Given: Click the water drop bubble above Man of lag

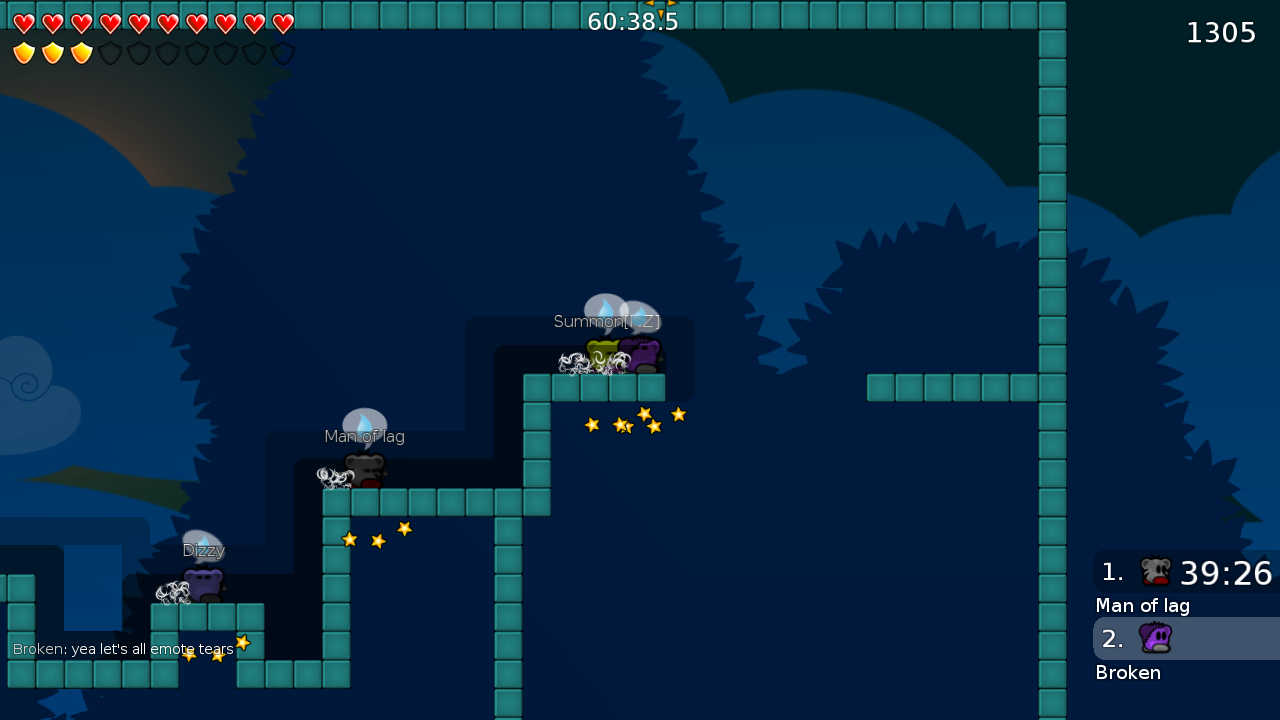Looking at the screenshot, I should pos(364,422).
